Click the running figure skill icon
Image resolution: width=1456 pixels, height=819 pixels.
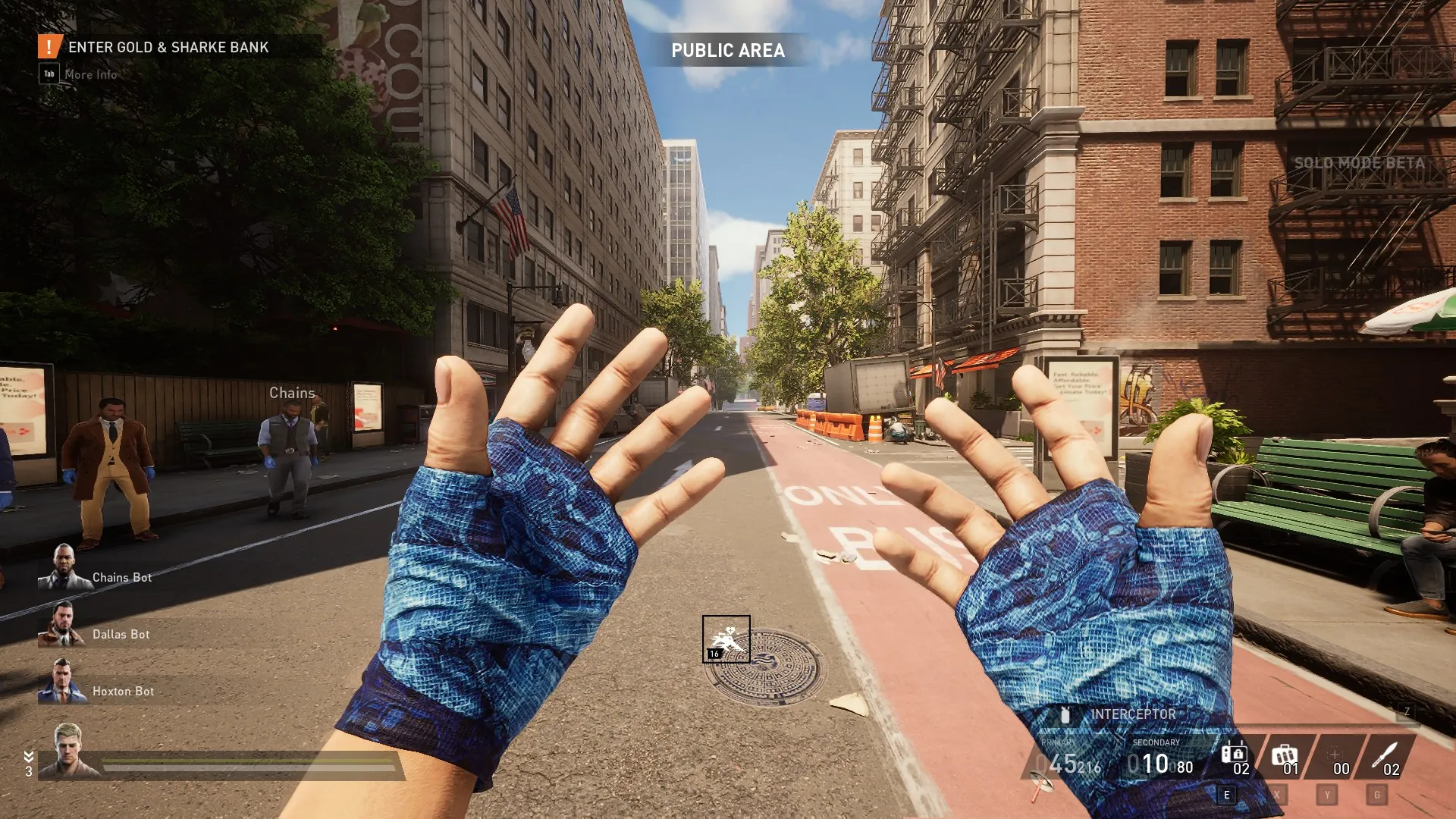tap(726, 639)
